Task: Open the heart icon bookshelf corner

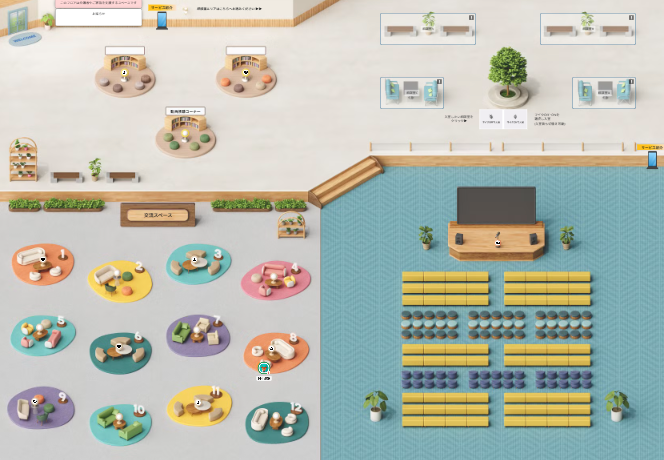Action: [246, 76]
